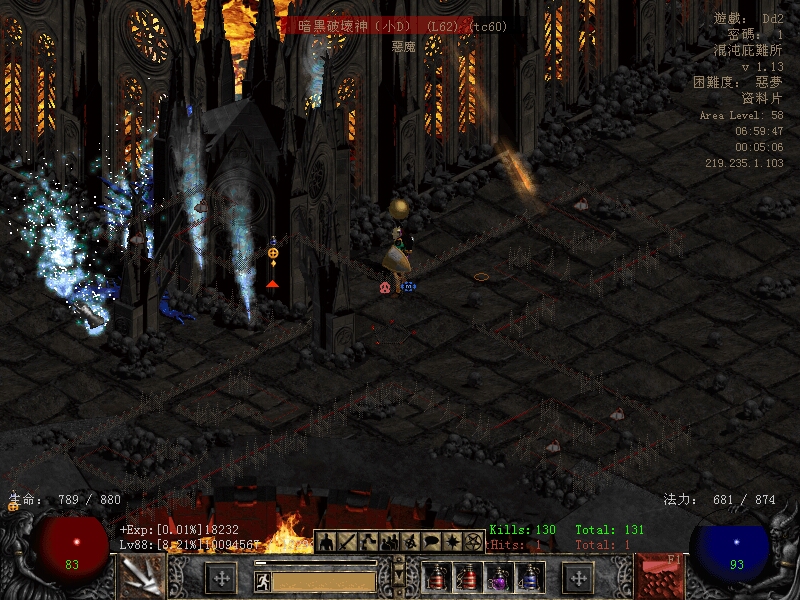Open the character stats silhouette icon

click(325, 542)
